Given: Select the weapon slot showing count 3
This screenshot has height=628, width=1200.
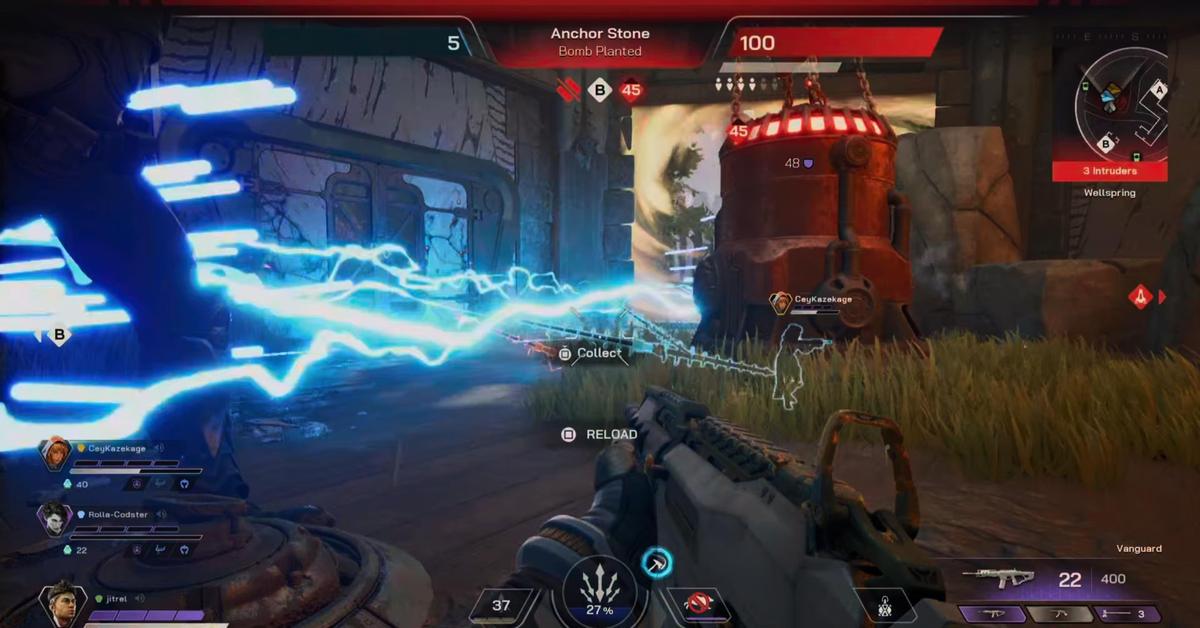Looking at the screenshot, I should tap(1129, 614).
